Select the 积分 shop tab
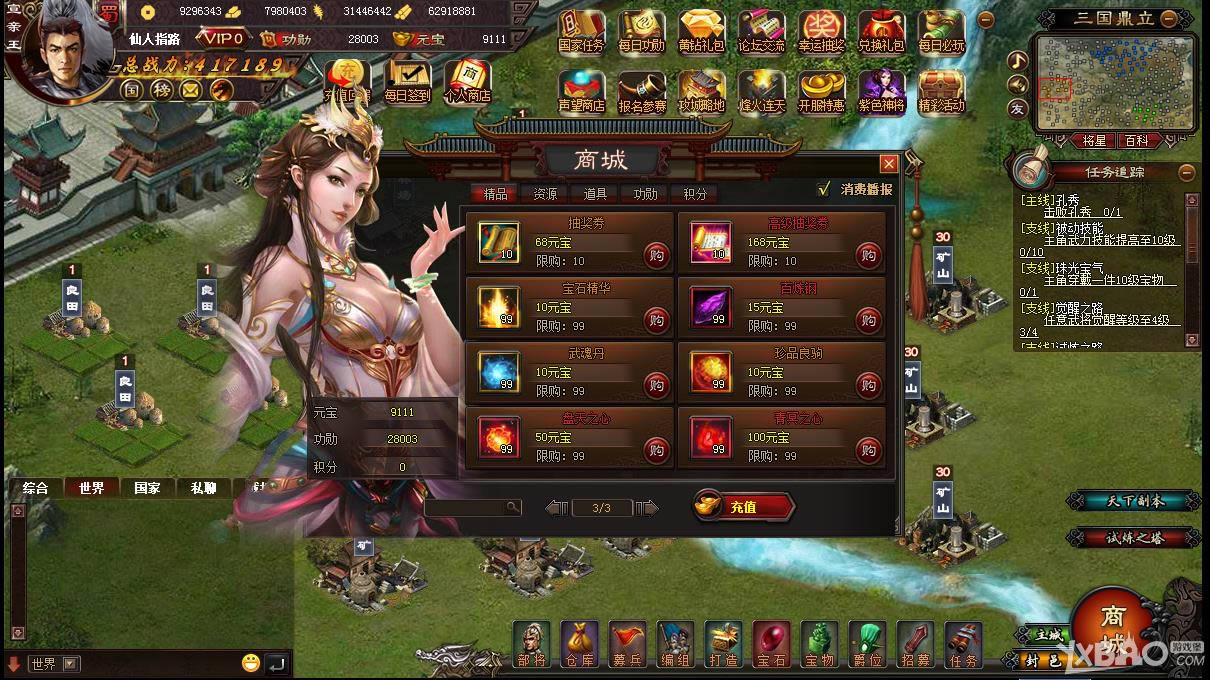The height and width of the screenshot is (680, 1210). [695, 194]
